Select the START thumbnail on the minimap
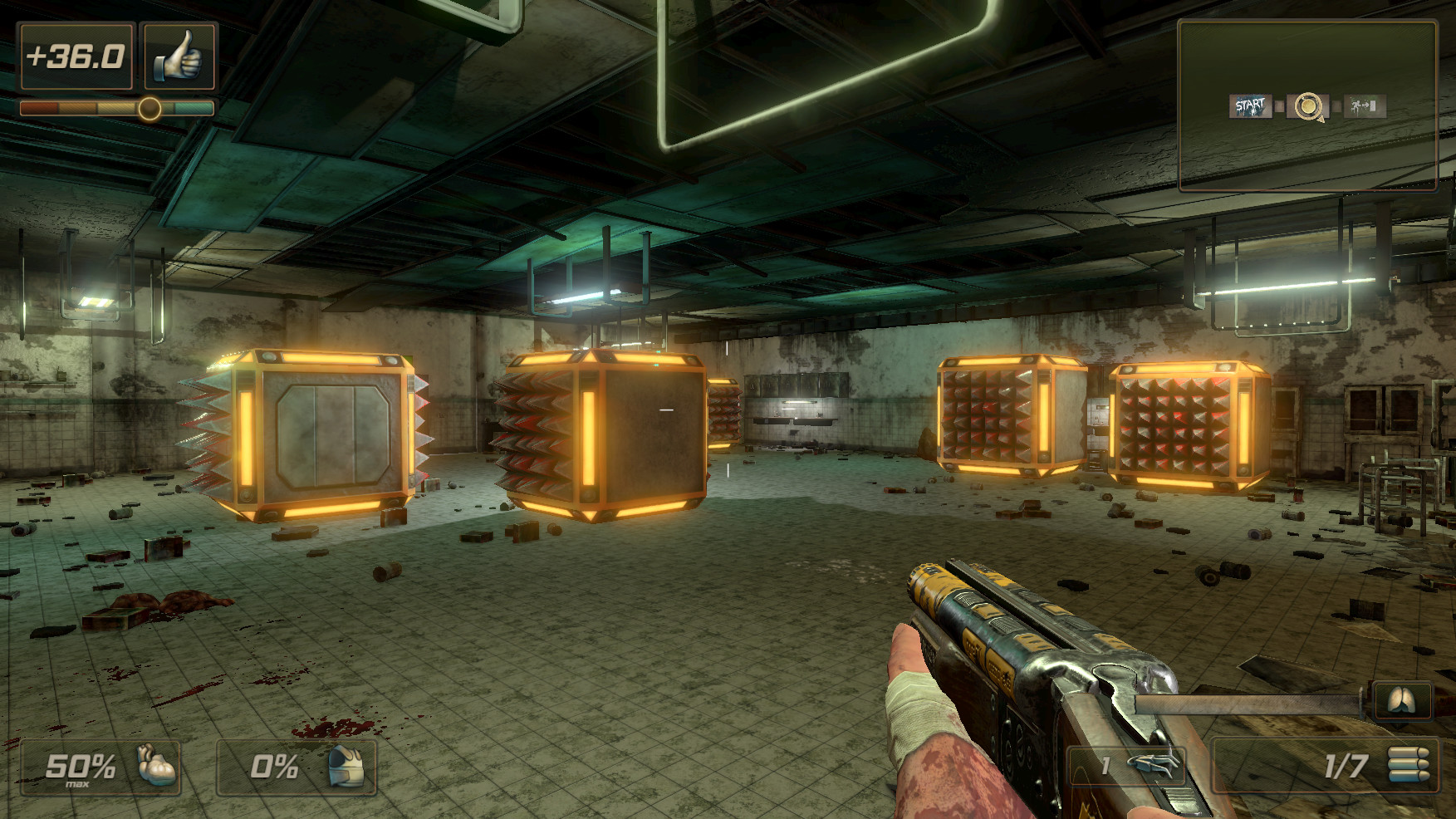Screen dimensions: 1456x819 pyautogui.click(x=1250, y=105)
